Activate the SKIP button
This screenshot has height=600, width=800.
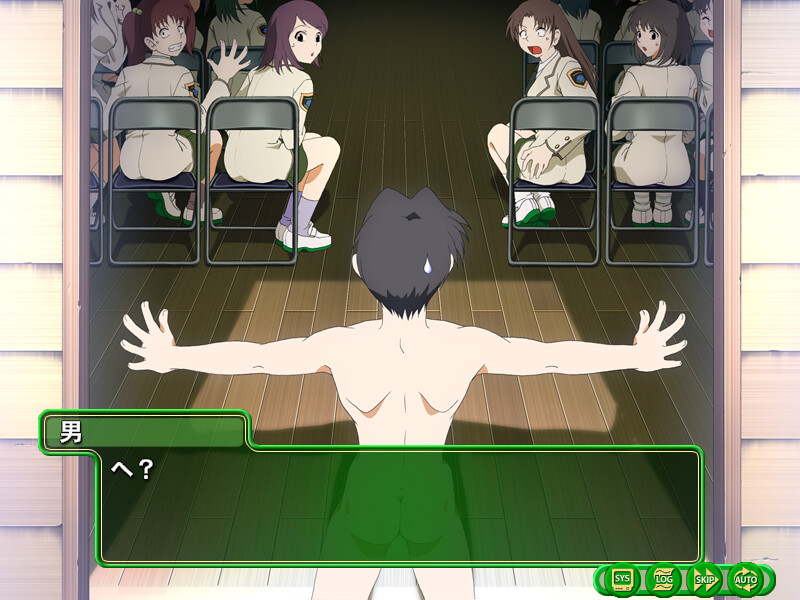[x=705, y=579]
